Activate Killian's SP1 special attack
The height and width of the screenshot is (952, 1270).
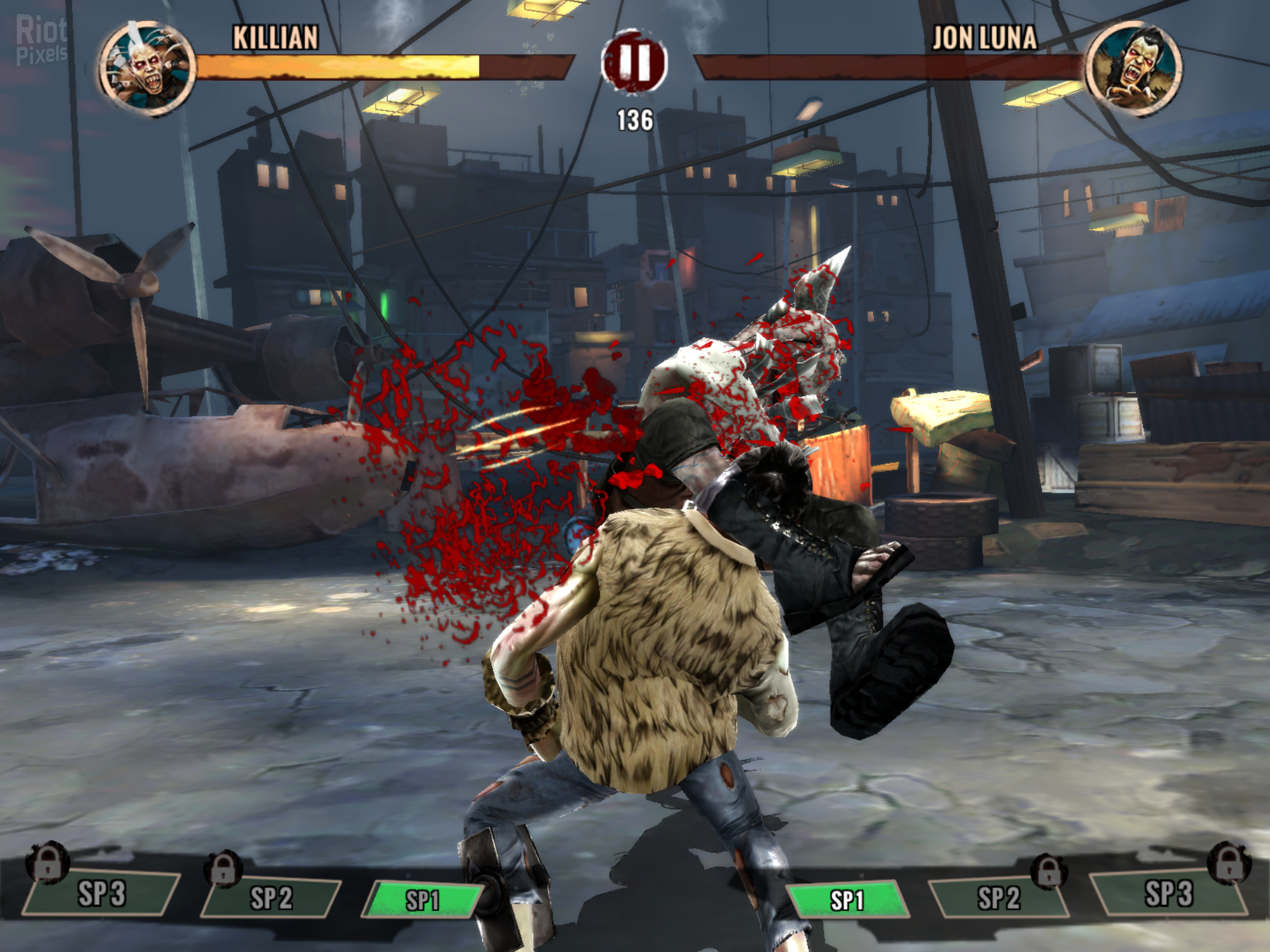coord(423,900)
